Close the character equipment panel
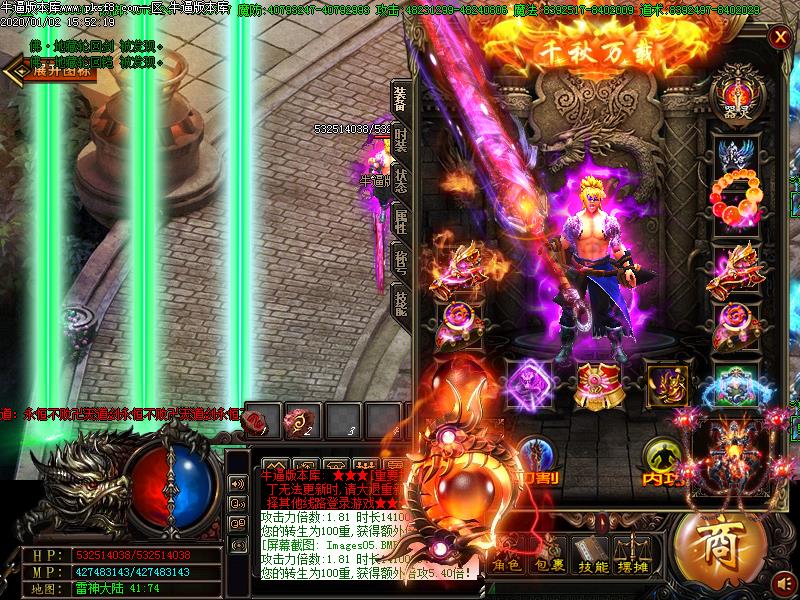This screenshot has width=800, height=600. point(779,38)
